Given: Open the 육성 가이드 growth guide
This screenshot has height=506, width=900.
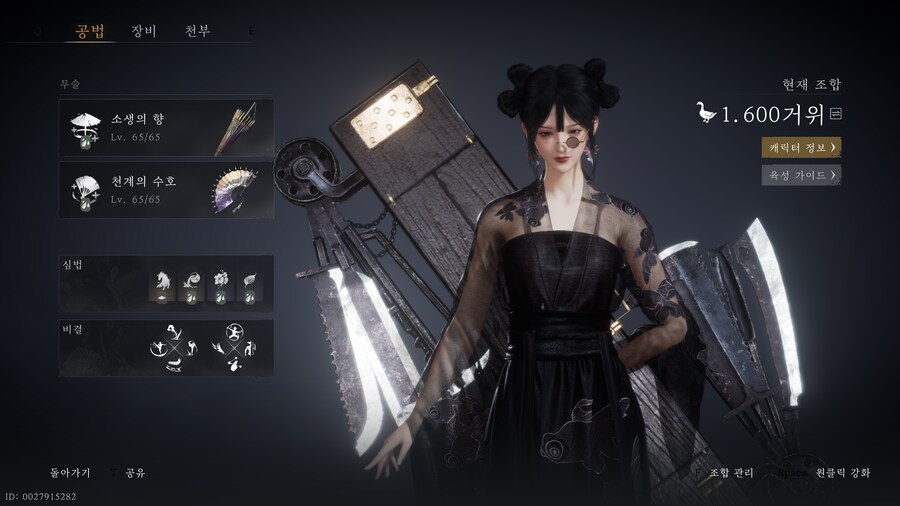Looking at the screenshot, I should pos(800,175).
